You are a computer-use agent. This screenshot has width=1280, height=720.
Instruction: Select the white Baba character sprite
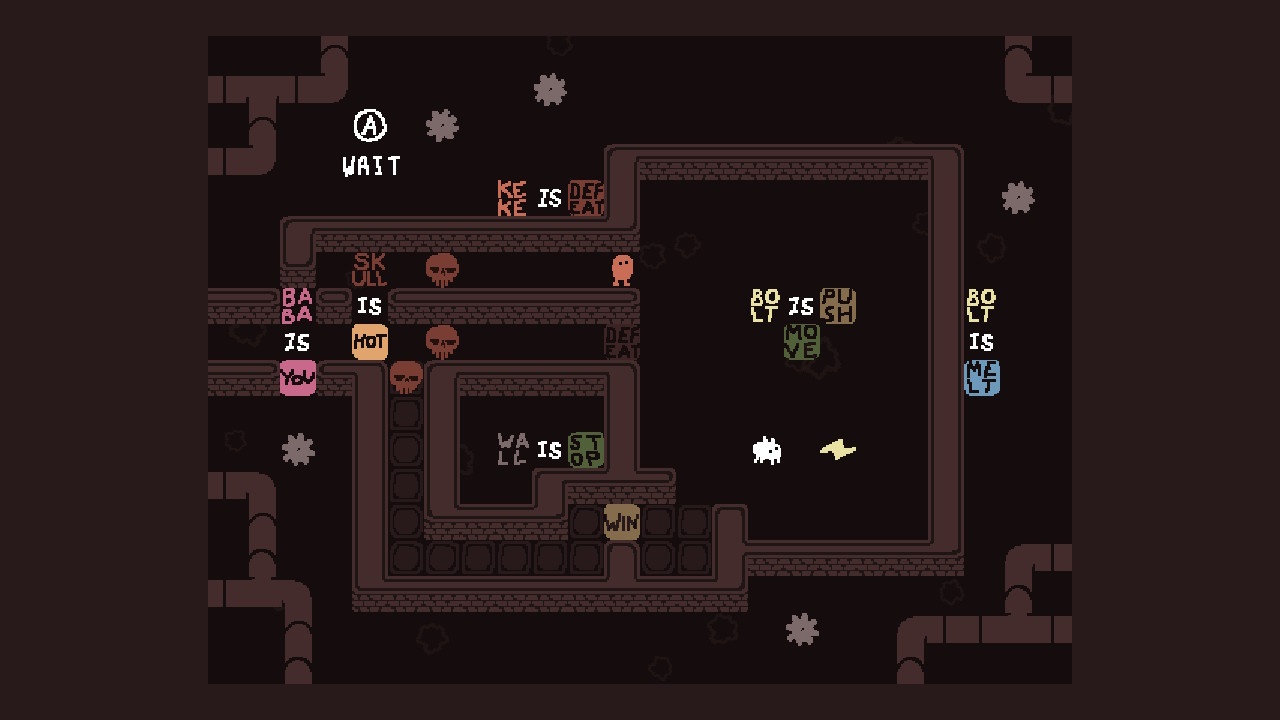pyautogui.click(x=767, y=451)
